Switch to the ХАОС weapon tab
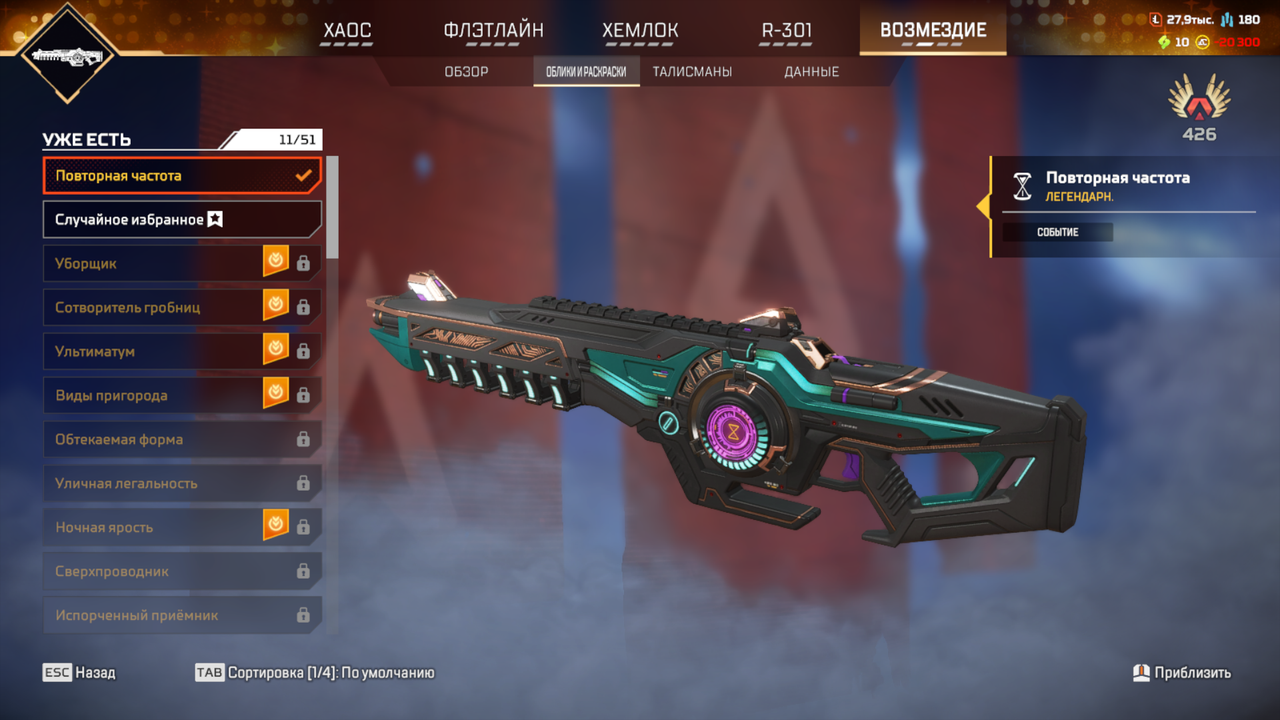Viewport: 1280px width, 720px height. [347, 30]
